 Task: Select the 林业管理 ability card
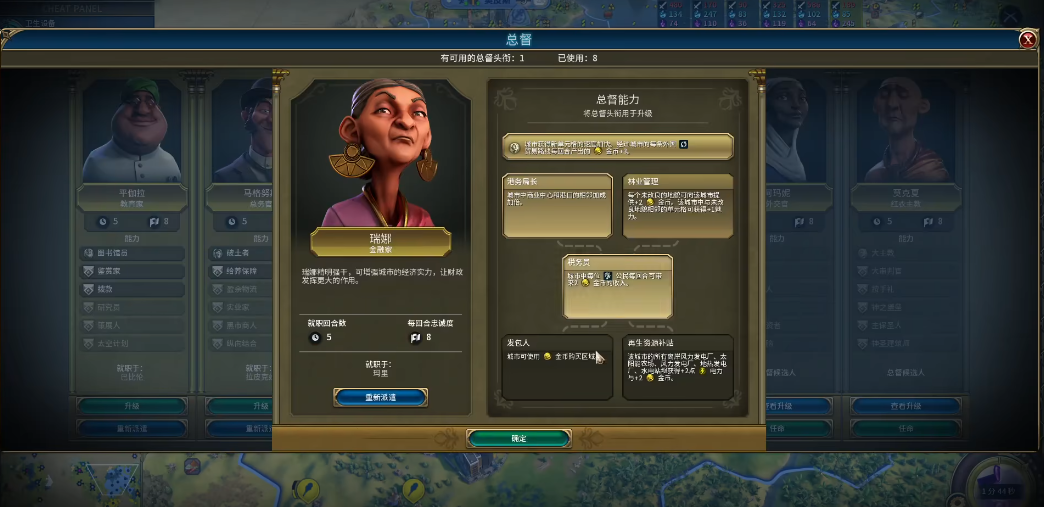pyautogui.click(x=677, y=205)
